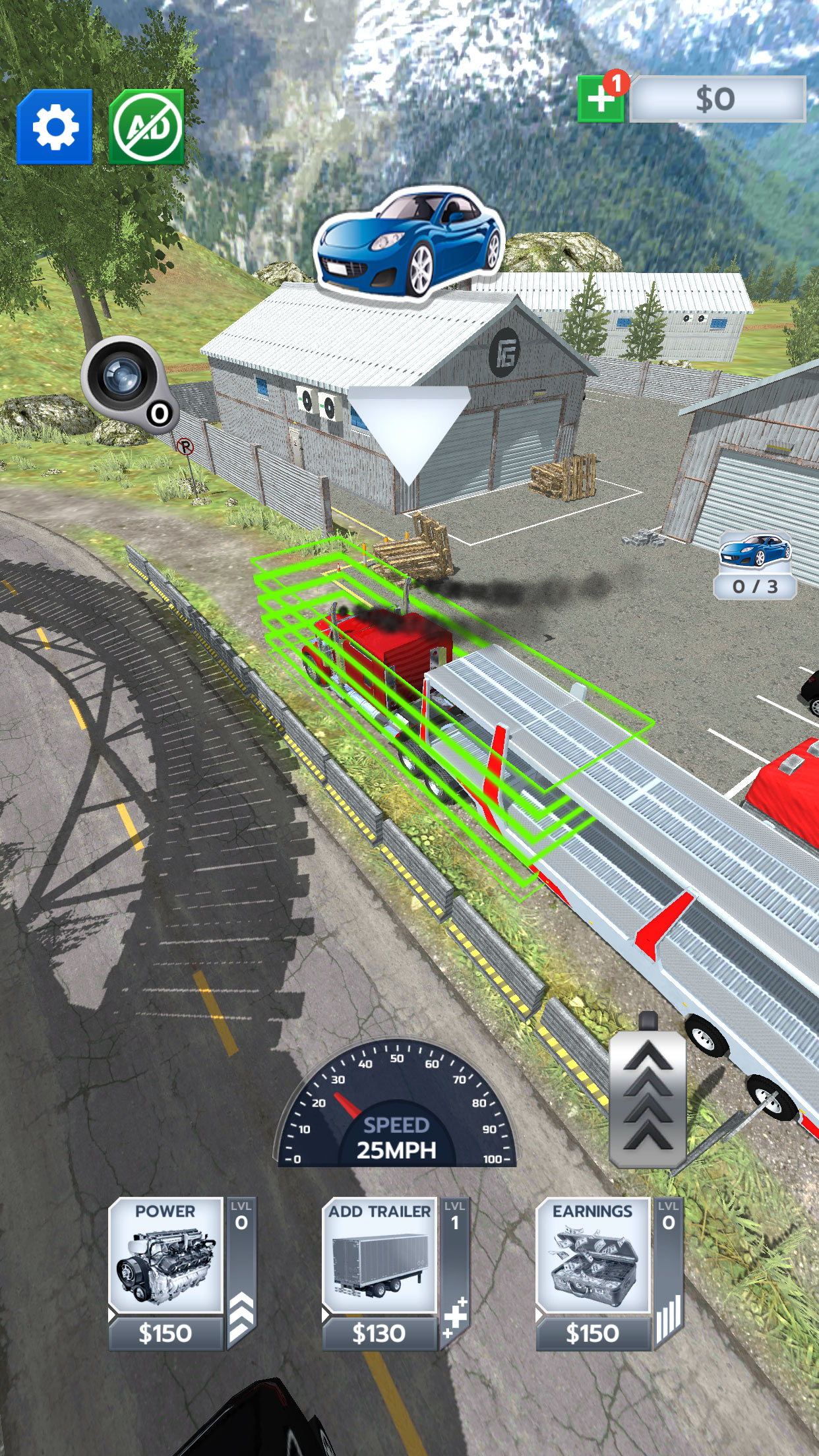Upgrade Earnings for $150

click(593, 1273)
